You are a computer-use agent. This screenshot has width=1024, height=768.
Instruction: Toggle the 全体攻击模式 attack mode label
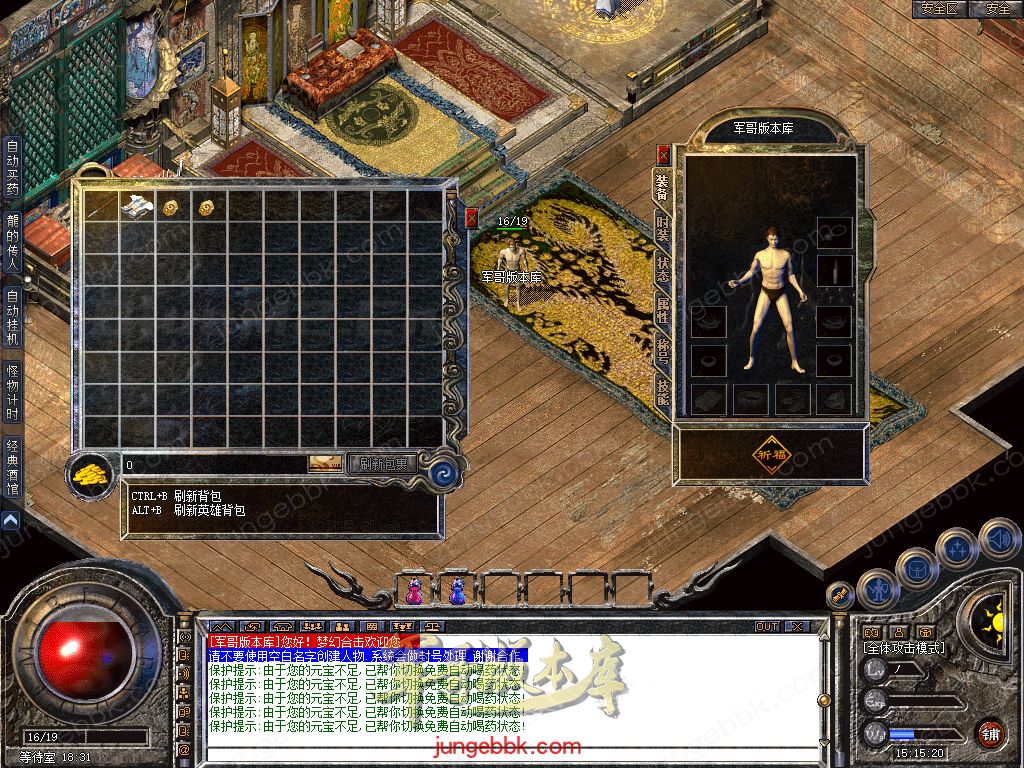(904, 648)
